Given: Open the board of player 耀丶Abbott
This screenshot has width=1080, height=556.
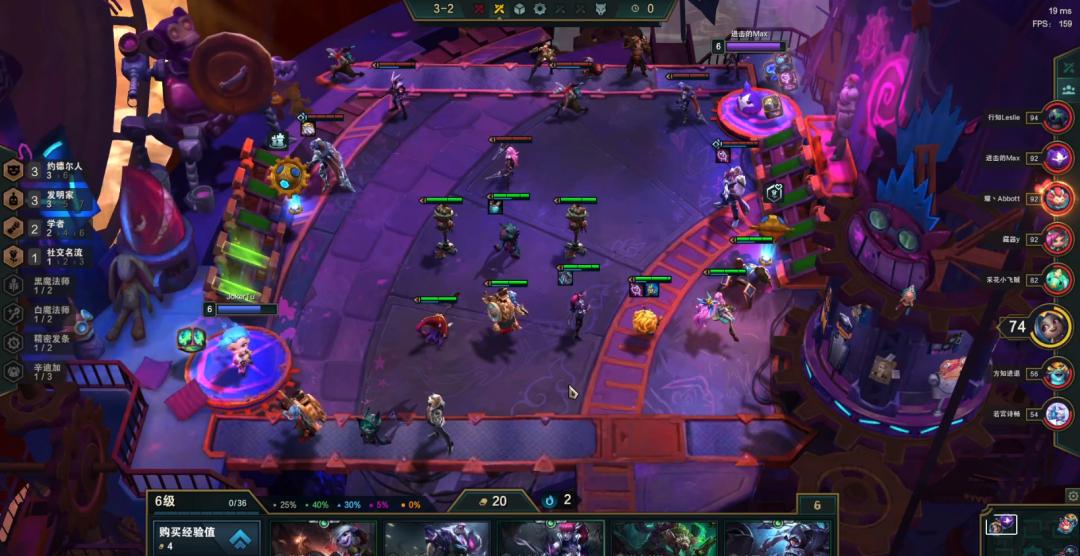Looking at the screenshot, I should pyautogui.click(x=1056, y=198).
